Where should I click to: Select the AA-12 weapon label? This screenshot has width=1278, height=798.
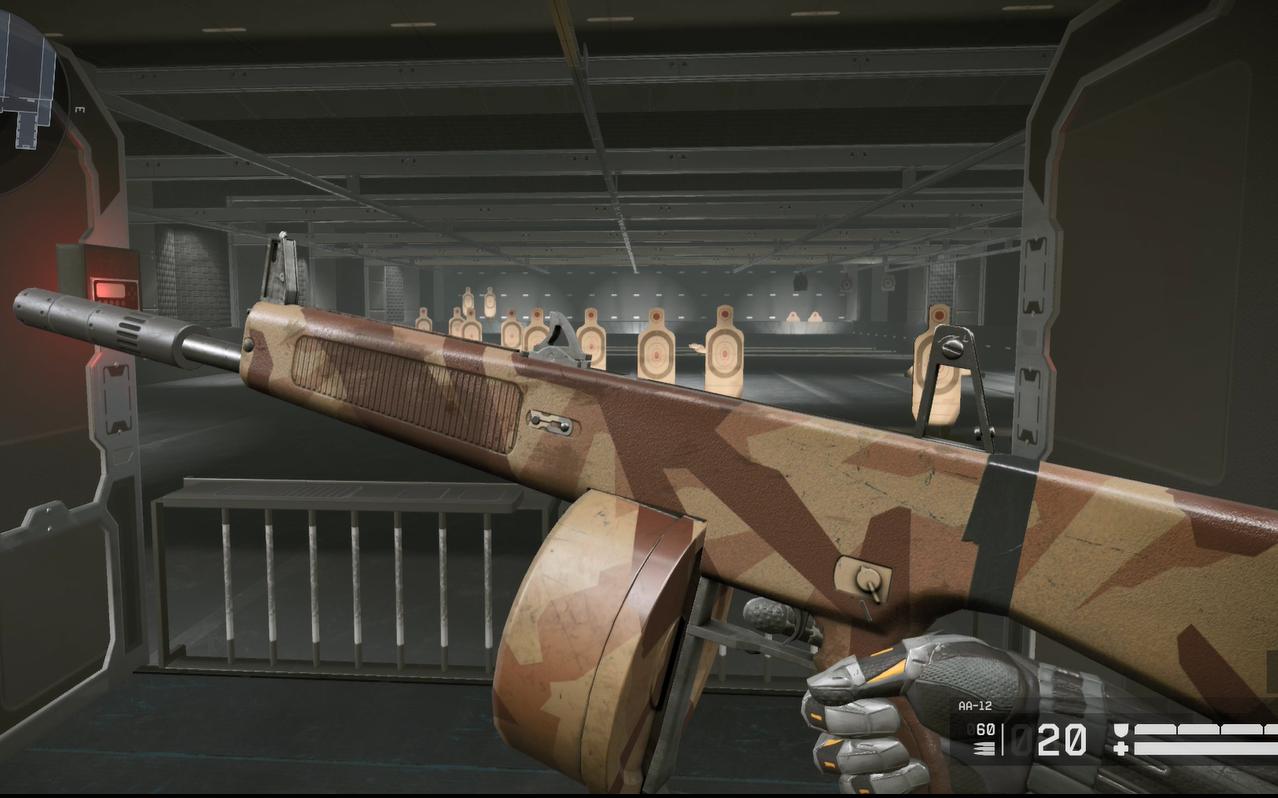point(975,706)
